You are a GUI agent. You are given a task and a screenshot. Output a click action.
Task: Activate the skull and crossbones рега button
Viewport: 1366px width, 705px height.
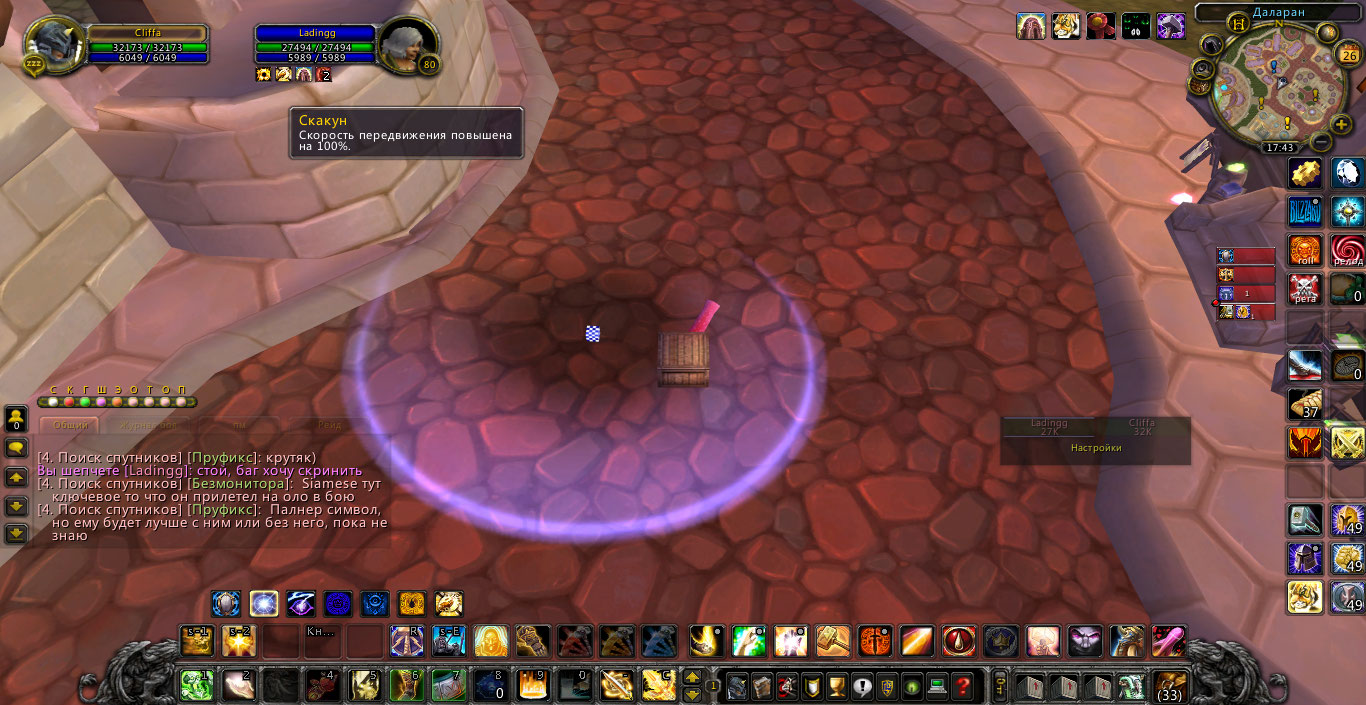[1304, 289]
